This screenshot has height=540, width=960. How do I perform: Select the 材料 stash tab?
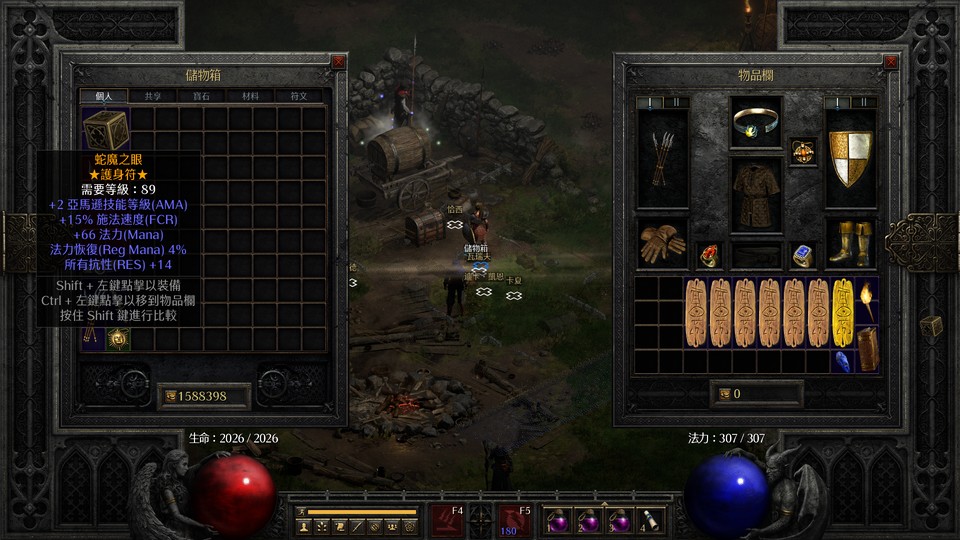pos(250,96)
